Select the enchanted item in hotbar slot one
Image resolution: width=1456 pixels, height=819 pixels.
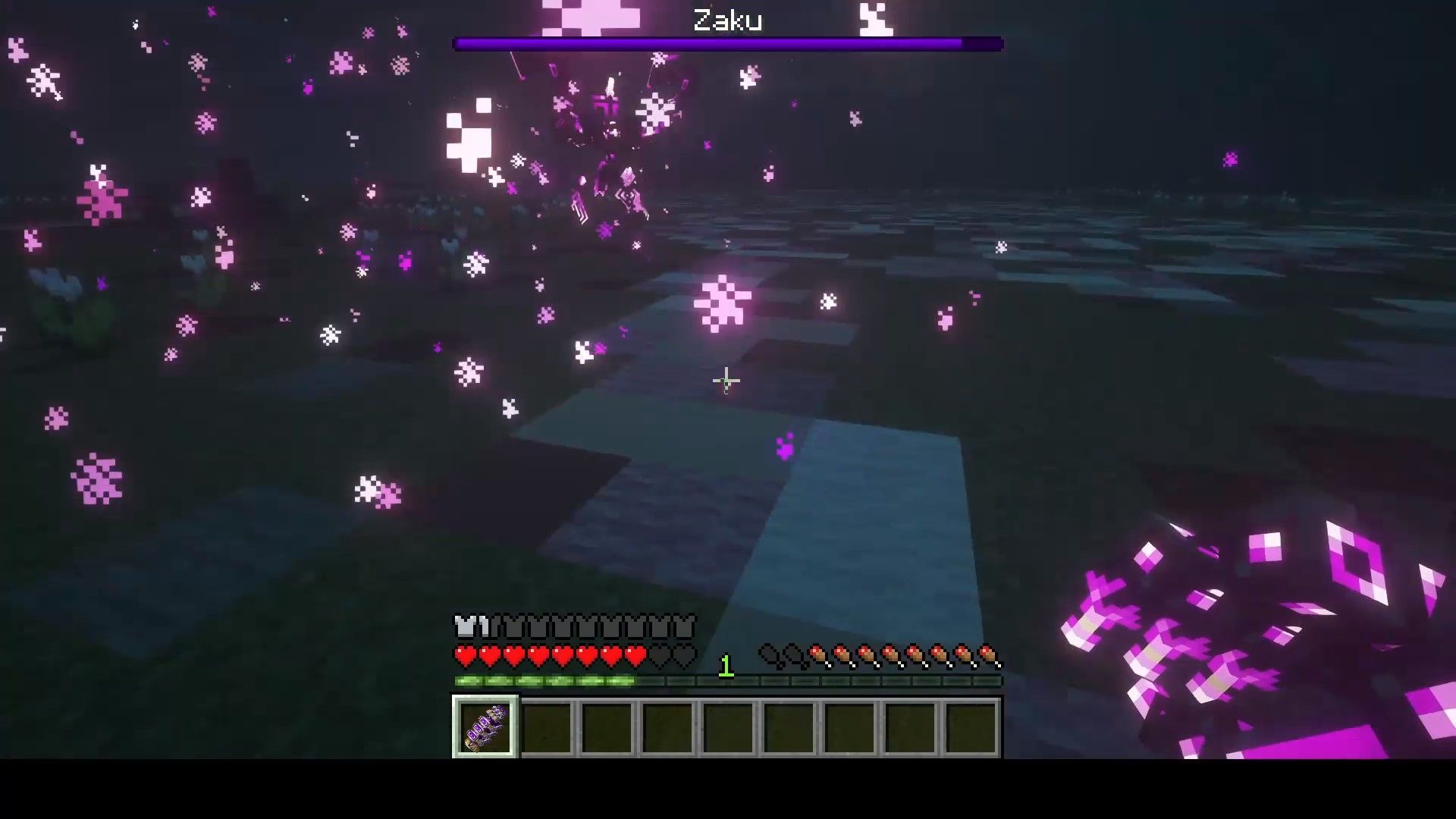tap(485, 728)
